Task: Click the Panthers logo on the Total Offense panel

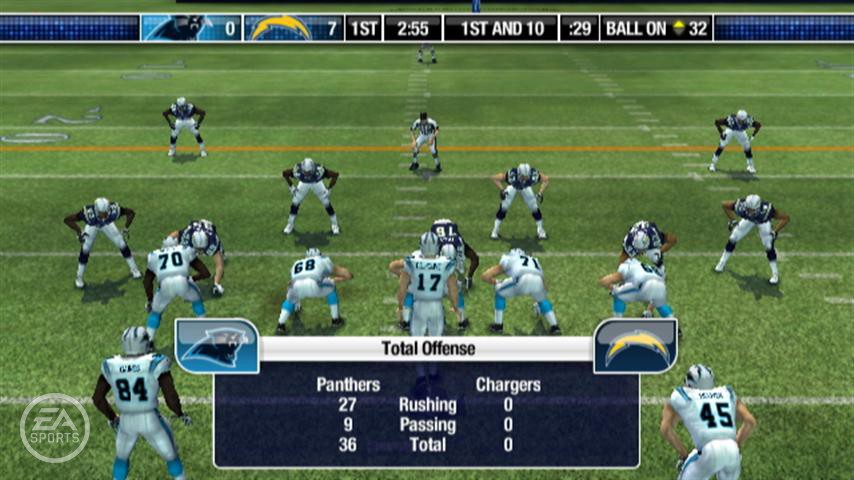Action: click(217, 346)
